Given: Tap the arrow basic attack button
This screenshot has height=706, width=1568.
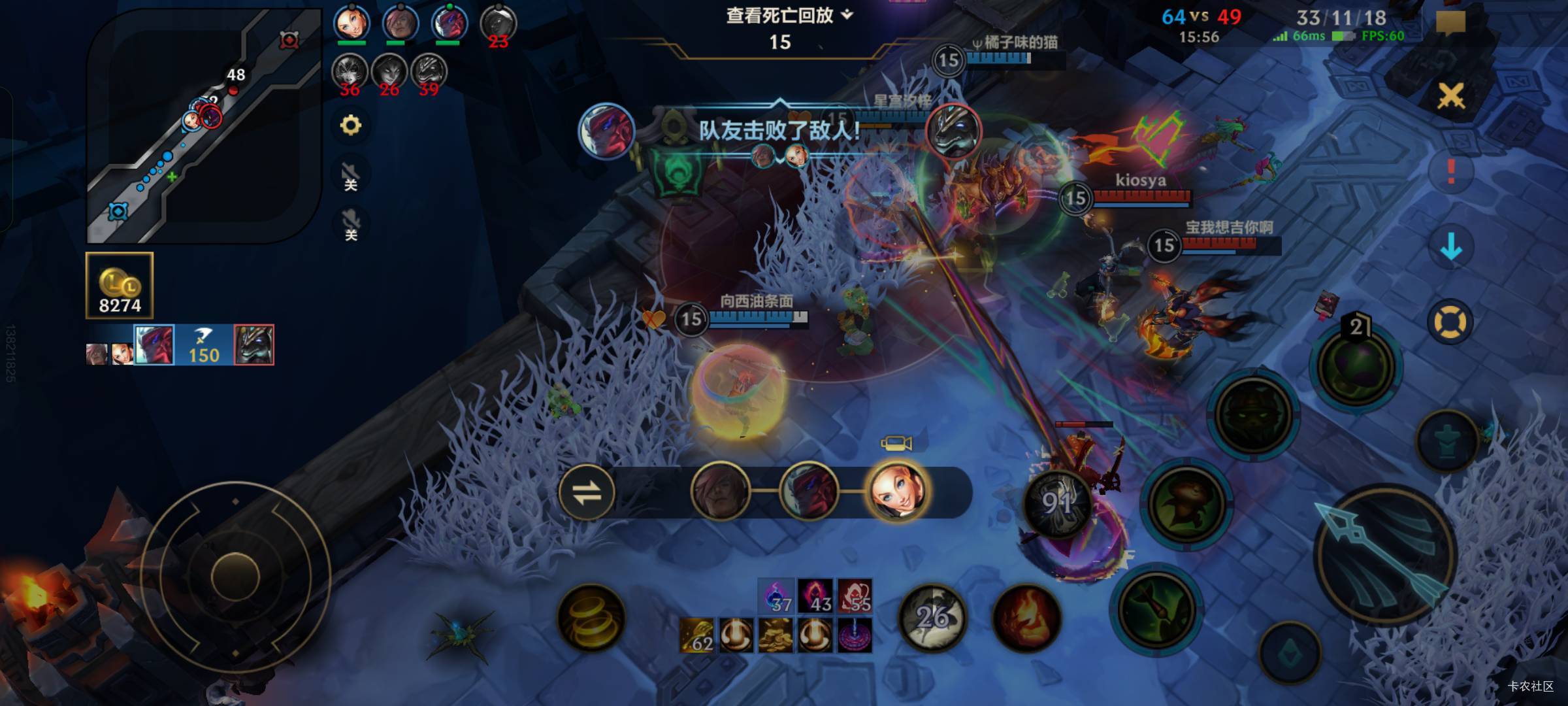Looking at the screenshot, I should pyautogui.click(x=1385, y=554).
